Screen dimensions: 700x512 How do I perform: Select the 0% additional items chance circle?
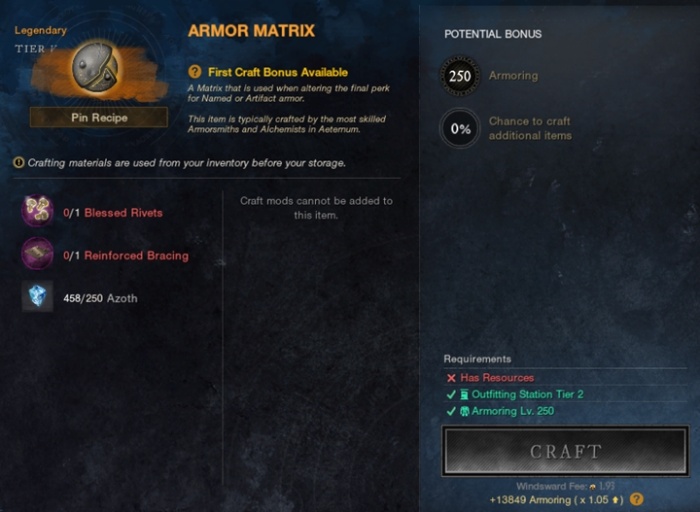point(460,128)
